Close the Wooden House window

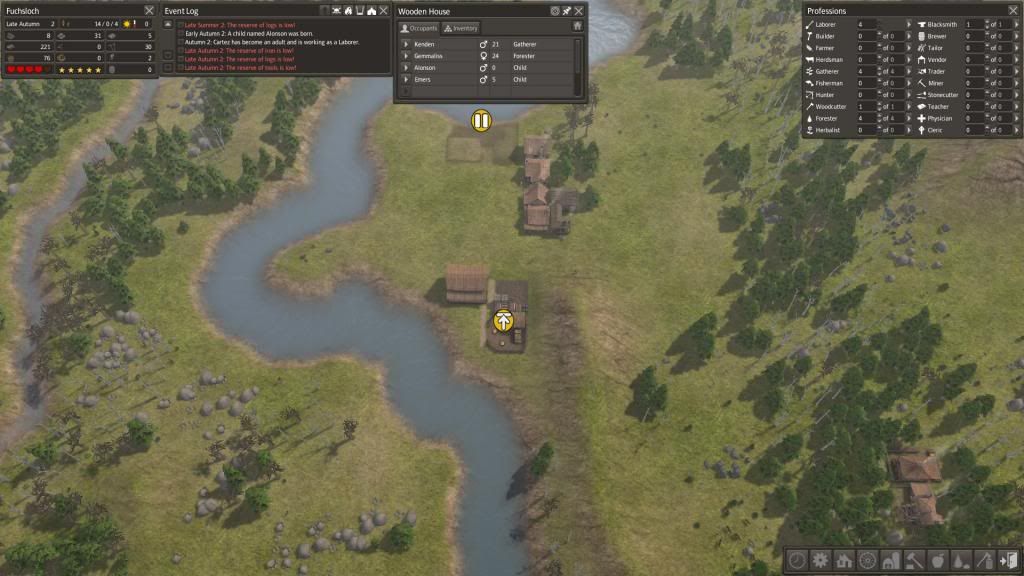[579, 11]
